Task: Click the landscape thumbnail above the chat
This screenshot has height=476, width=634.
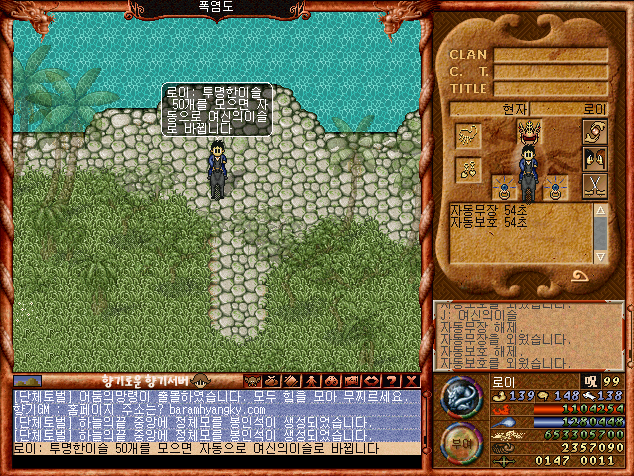Action: pyautogui.click(x=27, y=381)
